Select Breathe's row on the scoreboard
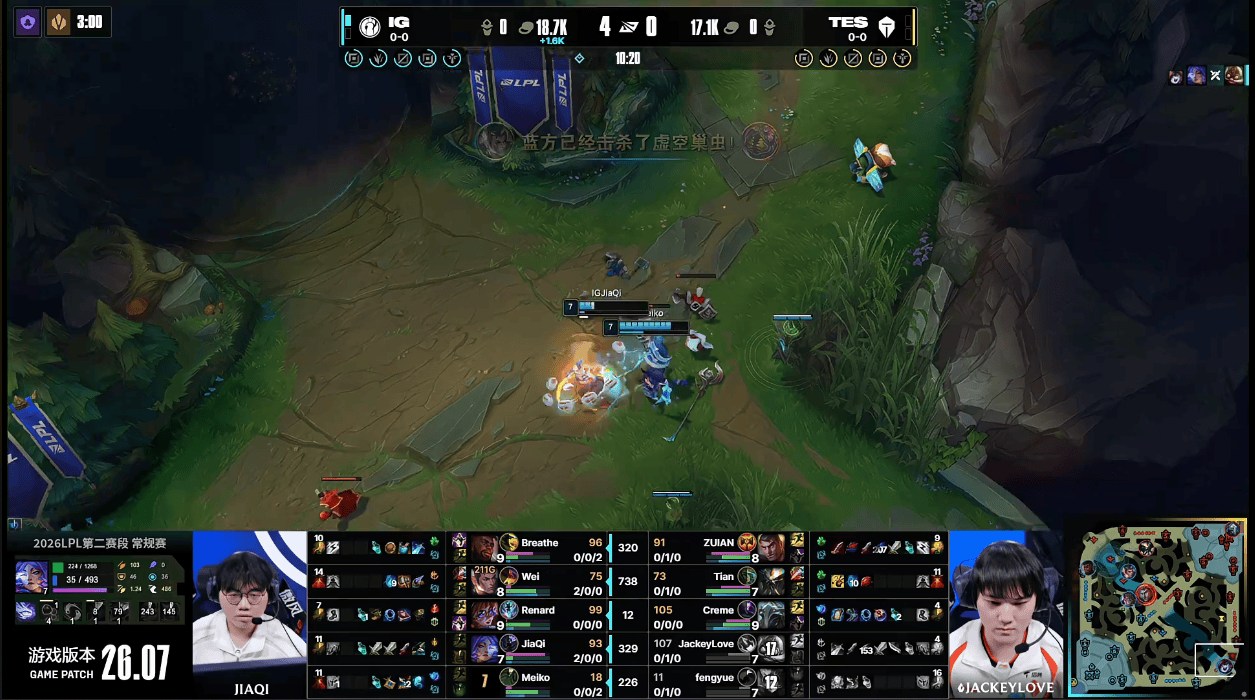Image resolution: width=1255 pixels, height=700 pixels. (540, 547)
